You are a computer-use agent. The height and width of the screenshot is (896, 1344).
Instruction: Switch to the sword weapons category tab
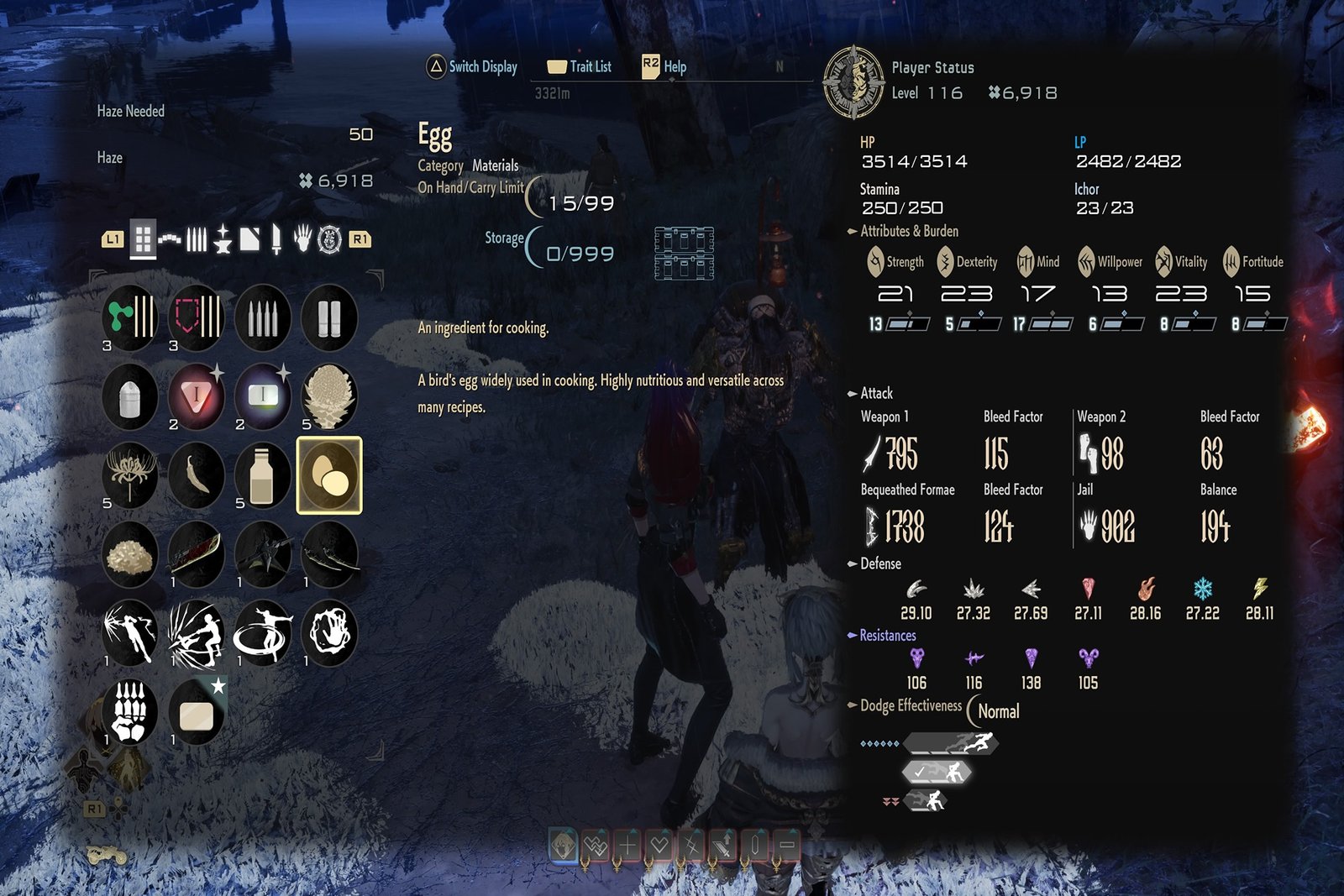coord(276,240)
